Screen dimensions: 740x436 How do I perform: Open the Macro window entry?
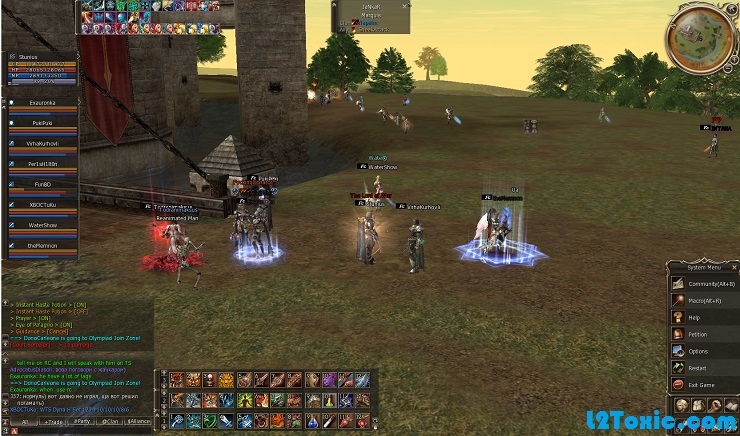703,300
